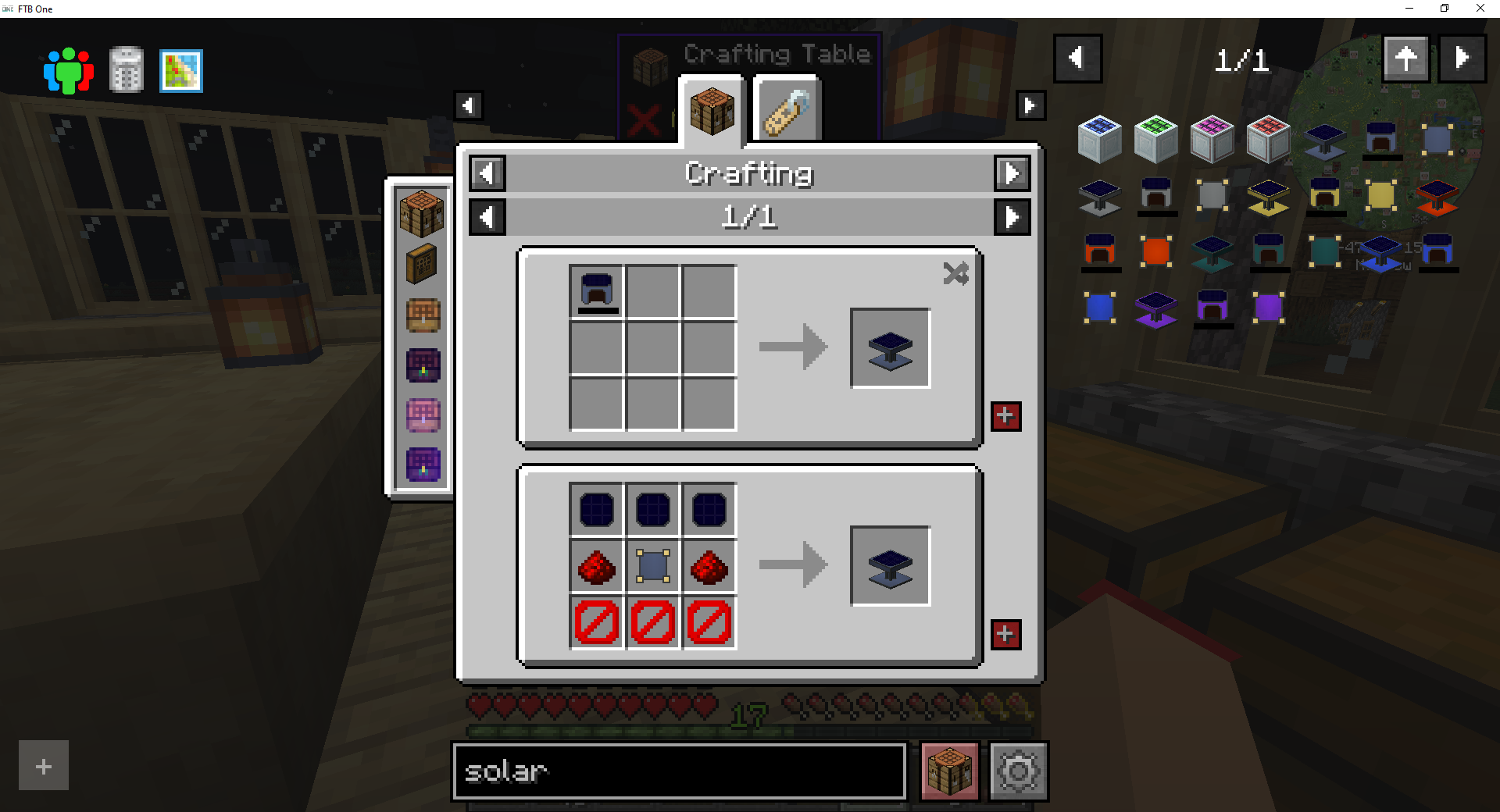Screen dimensions: 1500x812
Task: Select a redstone dust ingredient in the lower recipe
Action: 596,566
